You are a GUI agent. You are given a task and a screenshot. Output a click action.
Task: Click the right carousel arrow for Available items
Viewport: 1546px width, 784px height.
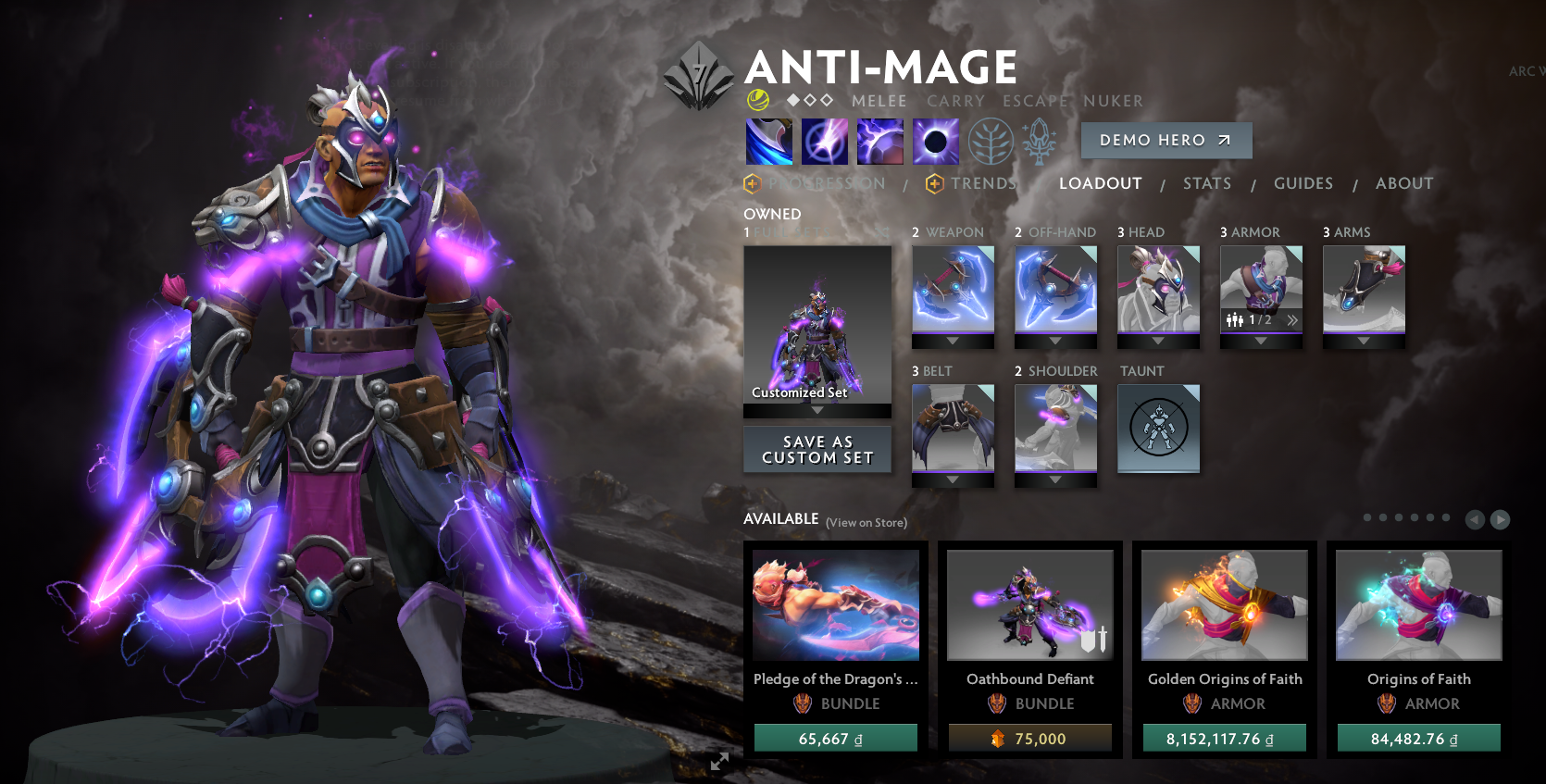(x=1500, y=519)
